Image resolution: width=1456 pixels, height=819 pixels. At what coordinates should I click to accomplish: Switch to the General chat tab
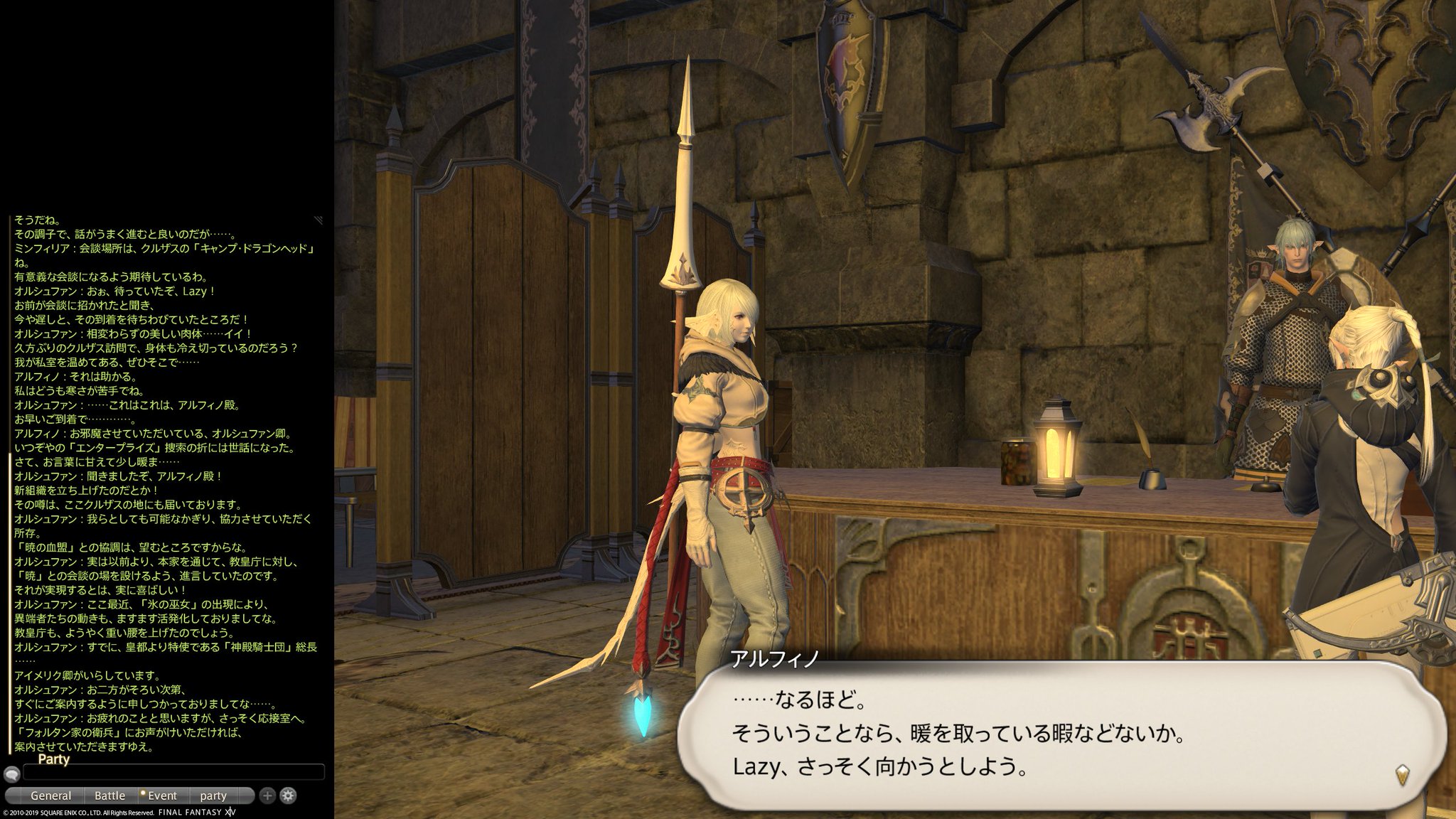tap(51, 796)
